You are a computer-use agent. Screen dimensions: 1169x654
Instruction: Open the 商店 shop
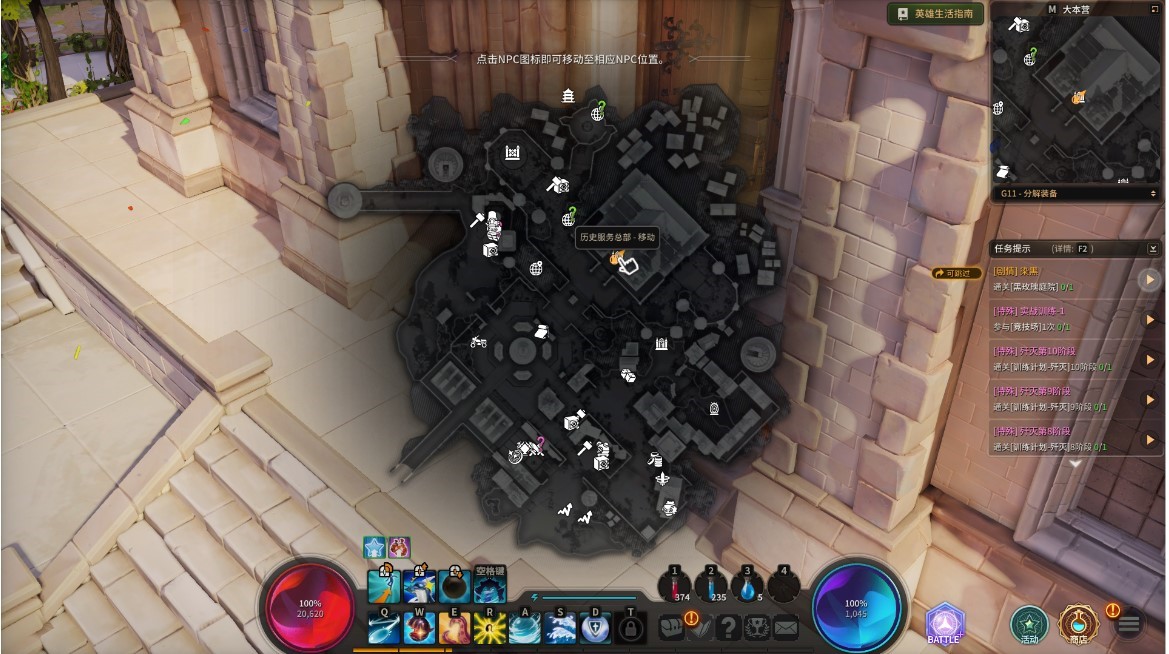[1078, 624]
